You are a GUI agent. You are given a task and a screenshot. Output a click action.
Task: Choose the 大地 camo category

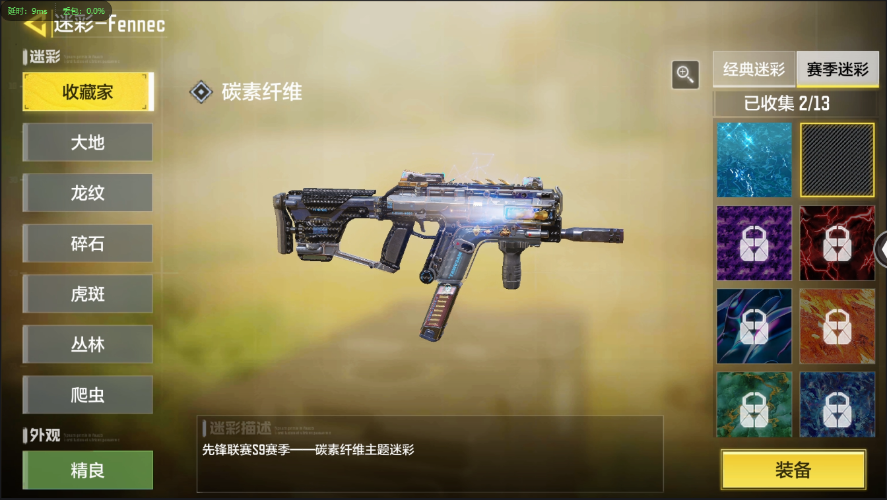coord(88,142)
